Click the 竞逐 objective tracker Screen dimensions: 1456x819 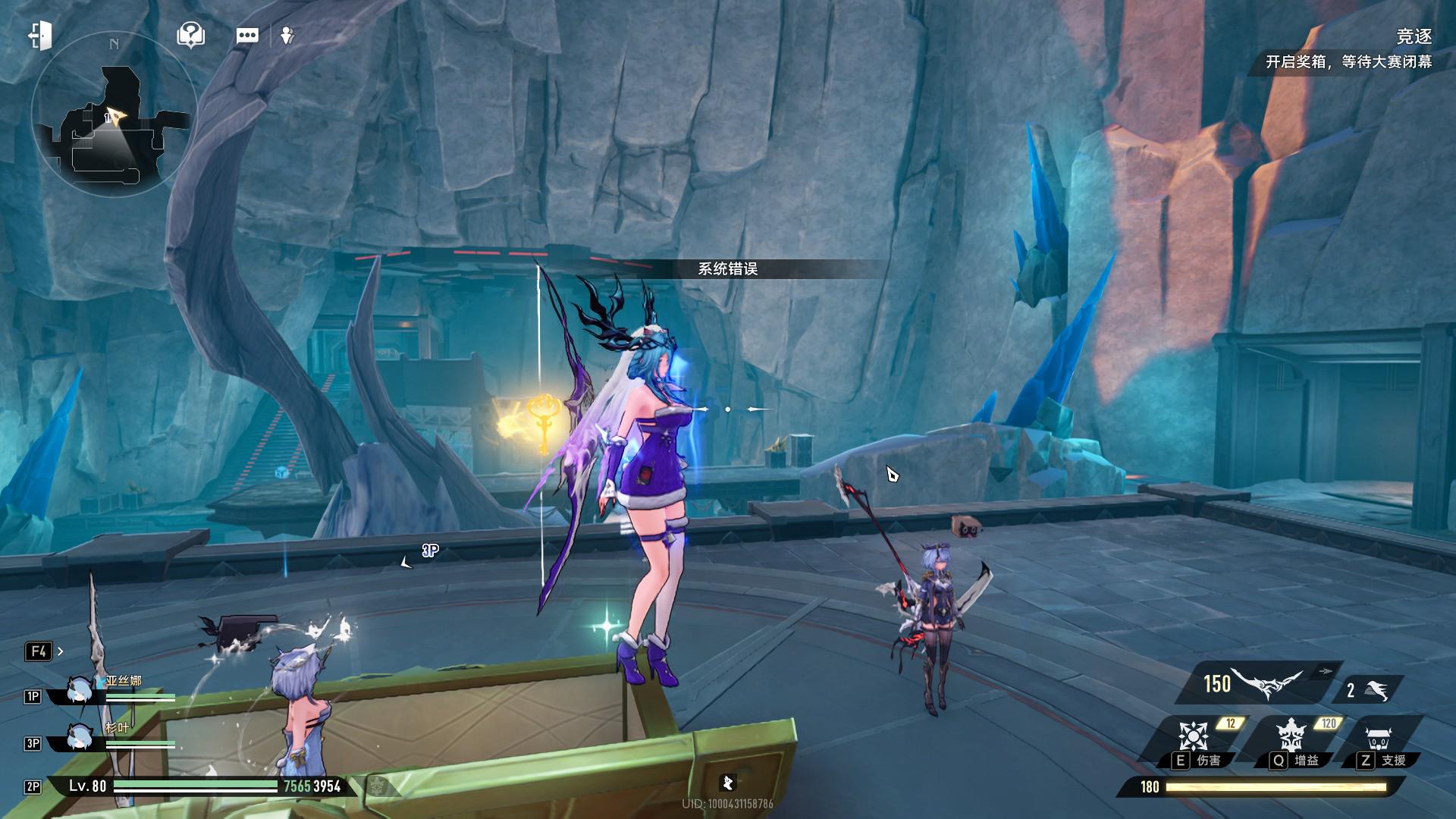[1350, 49]
